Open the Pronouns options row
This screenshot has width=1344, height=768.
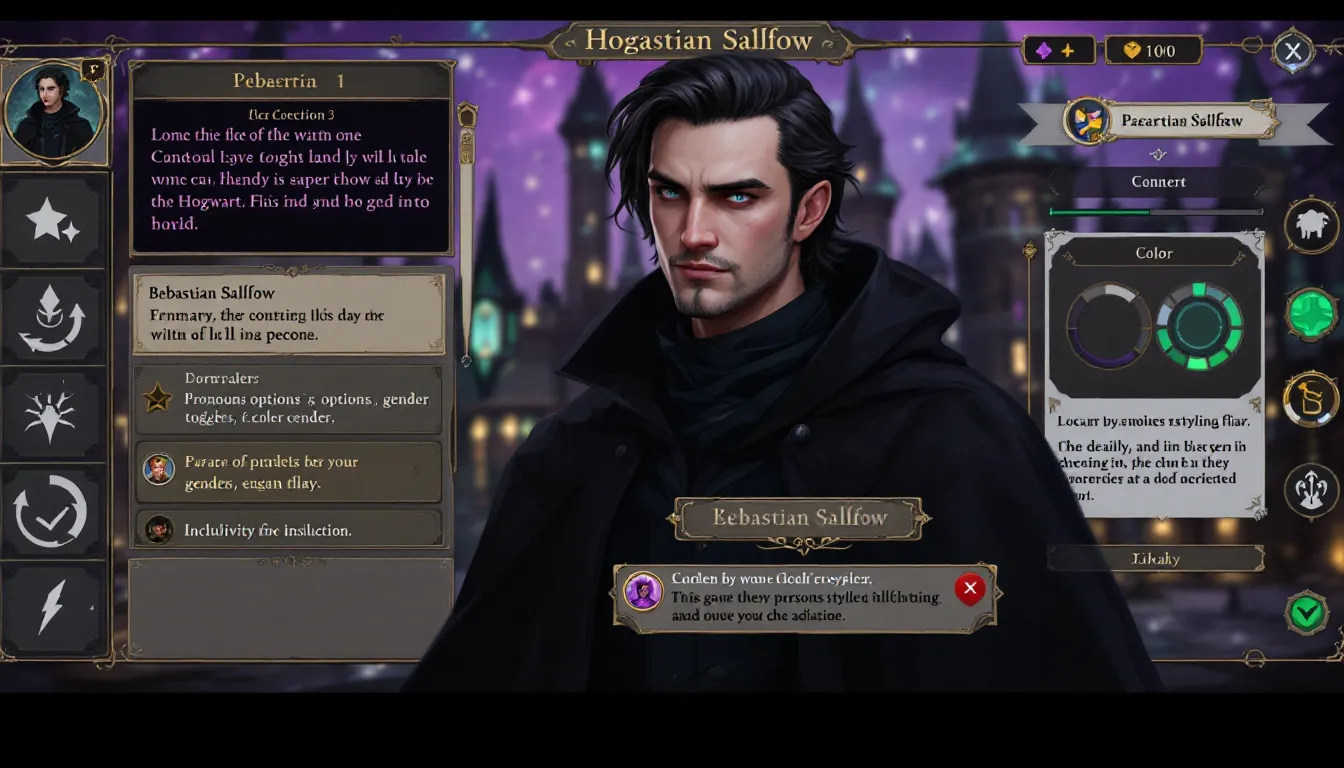click(x=289, y=399)
